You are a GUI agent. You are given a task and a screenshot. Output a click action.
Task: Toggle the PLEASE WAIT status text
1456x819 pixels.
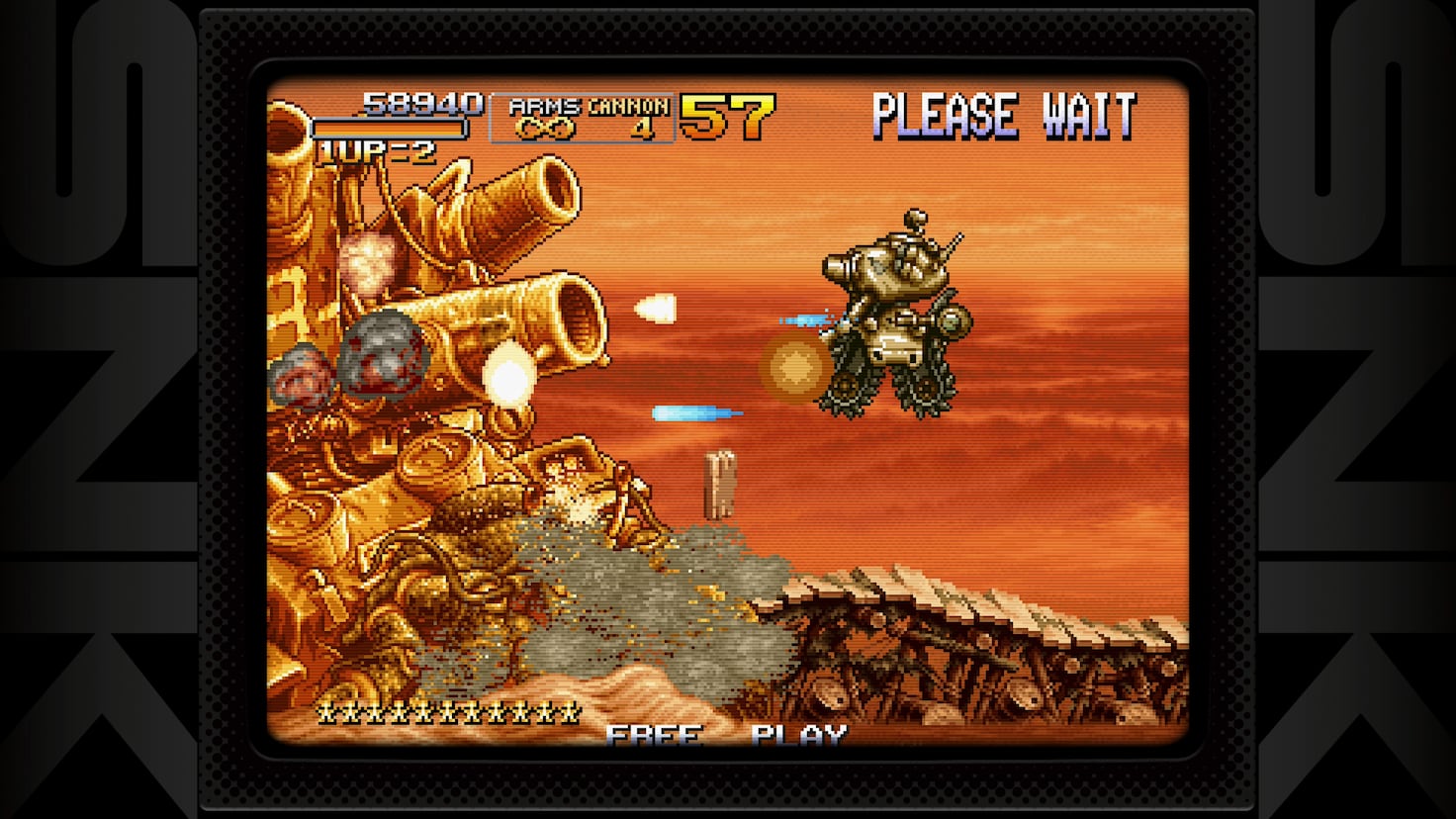[1005, 116]
